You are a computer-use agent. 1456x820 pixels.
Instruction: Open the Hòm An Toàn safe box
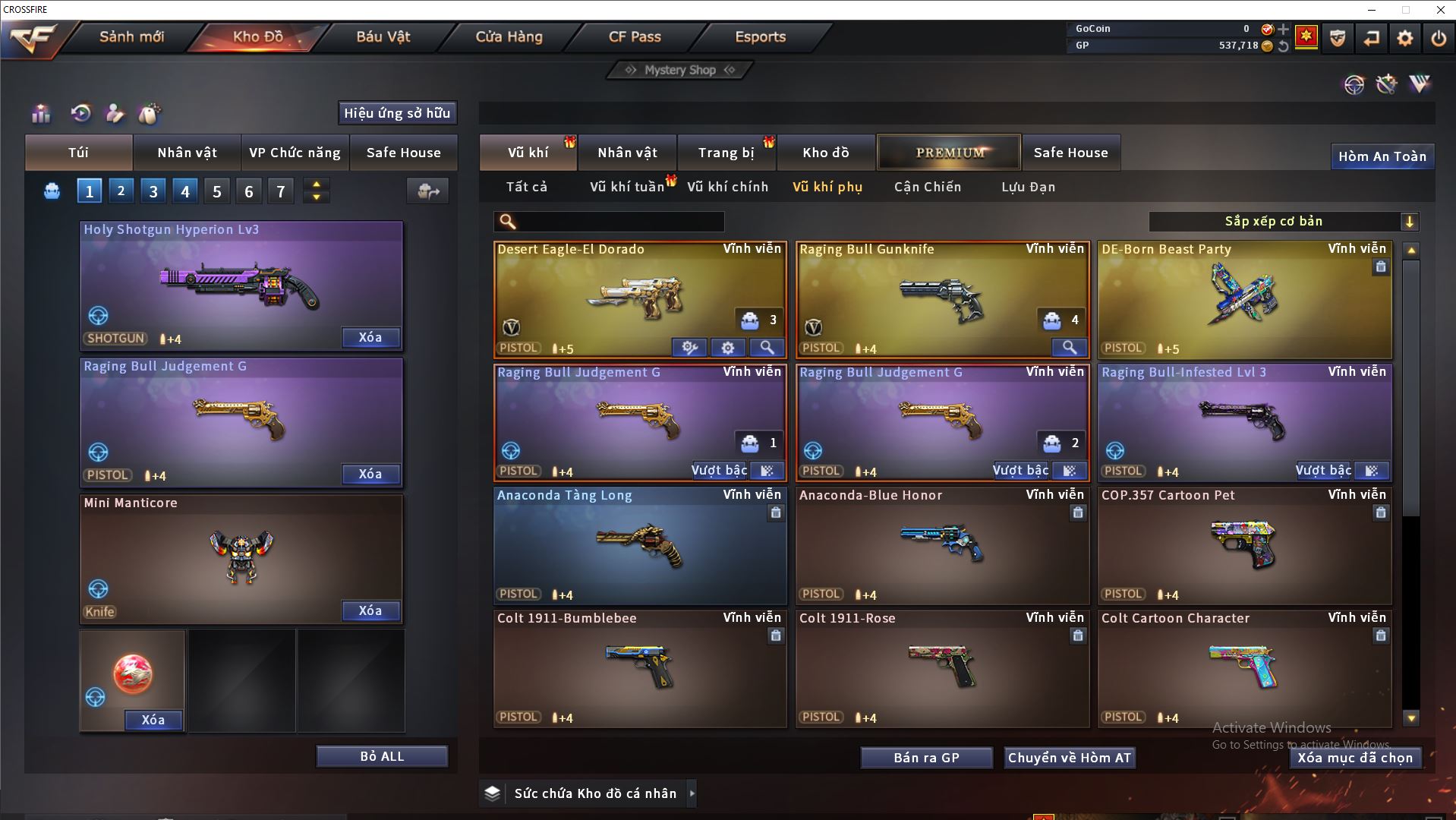1382,156
